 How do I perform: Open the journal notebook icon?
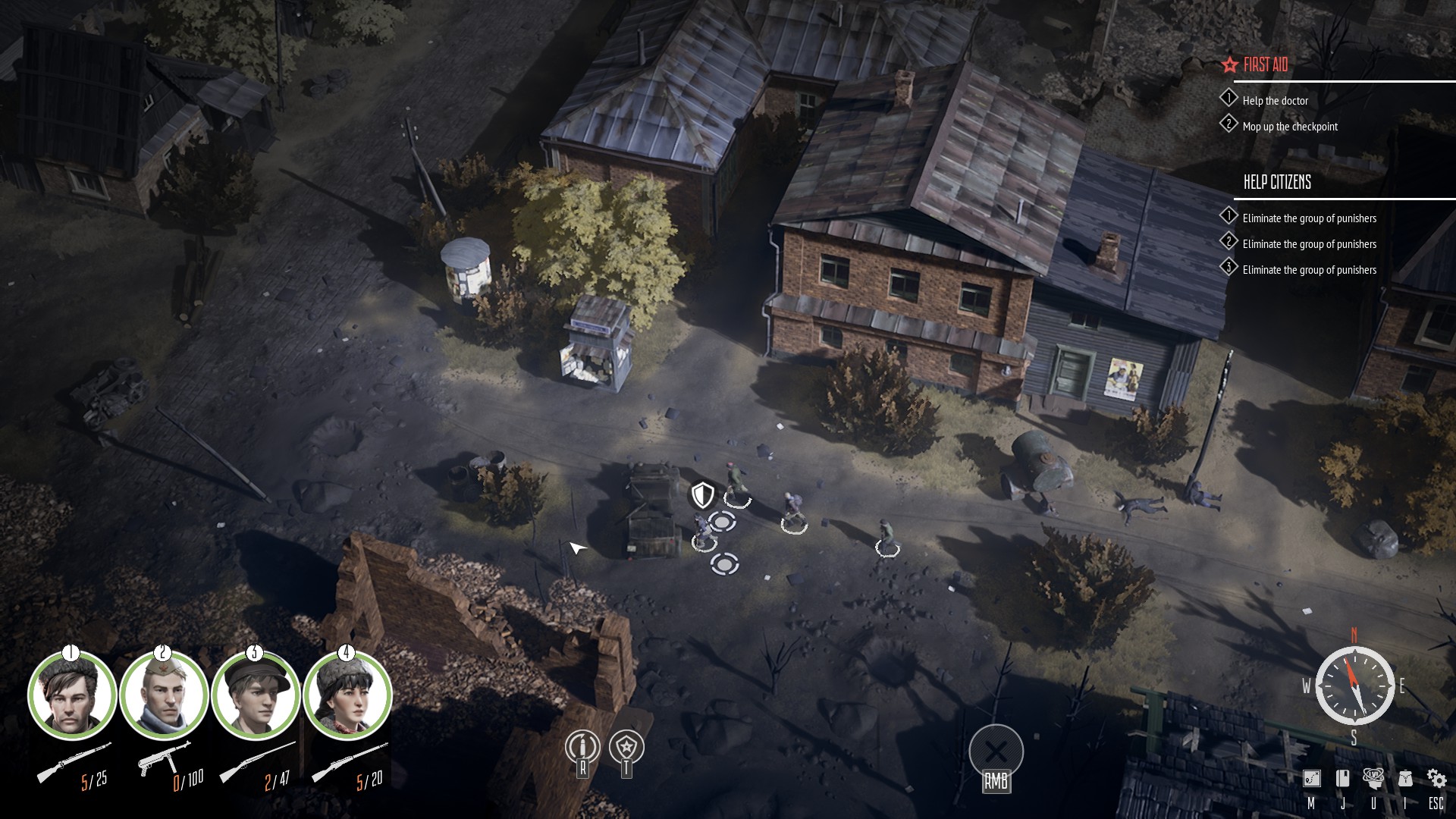[1342, 779]
